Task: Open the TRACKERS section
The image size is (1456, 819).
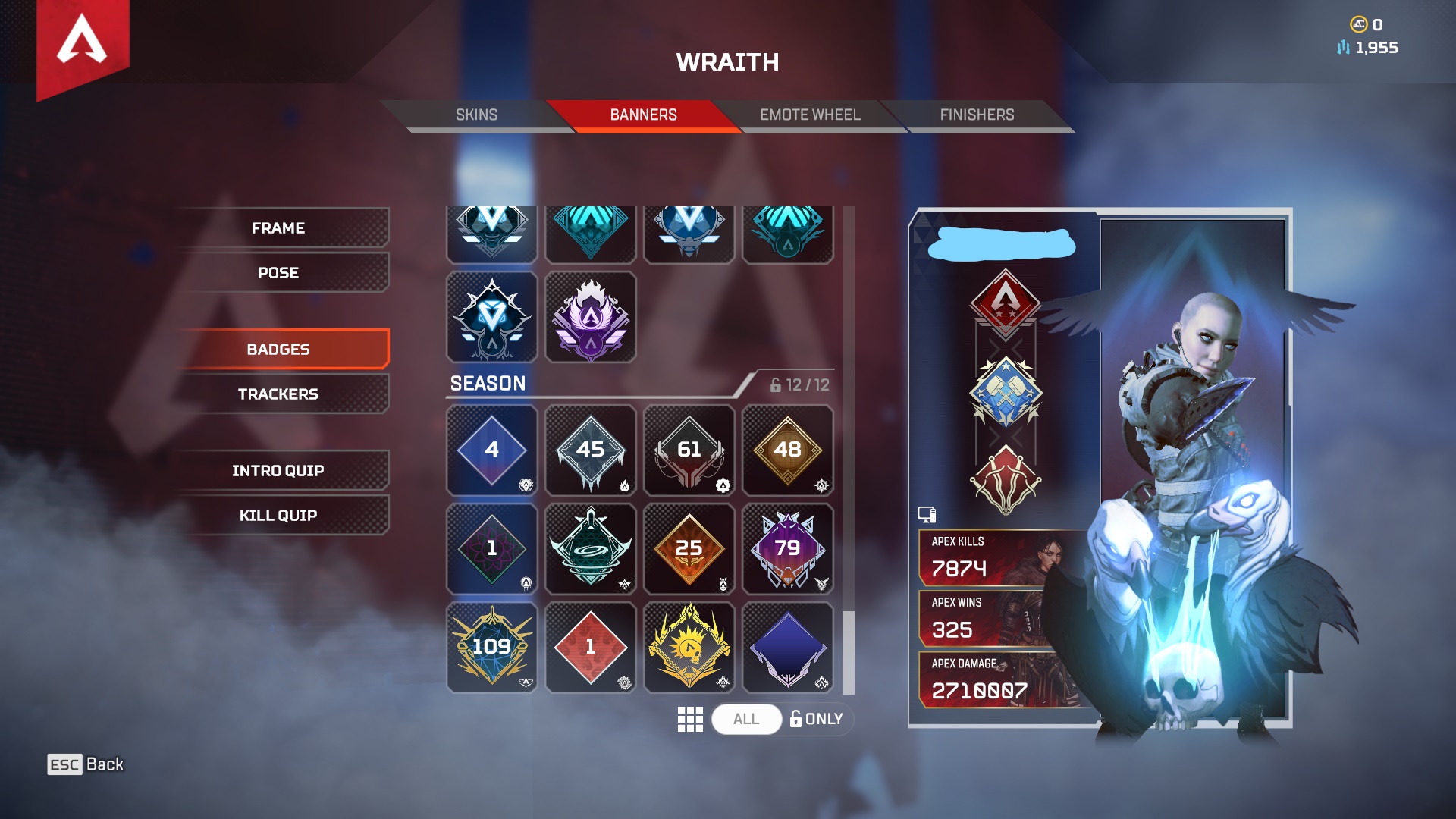Action: pos(278,394)
